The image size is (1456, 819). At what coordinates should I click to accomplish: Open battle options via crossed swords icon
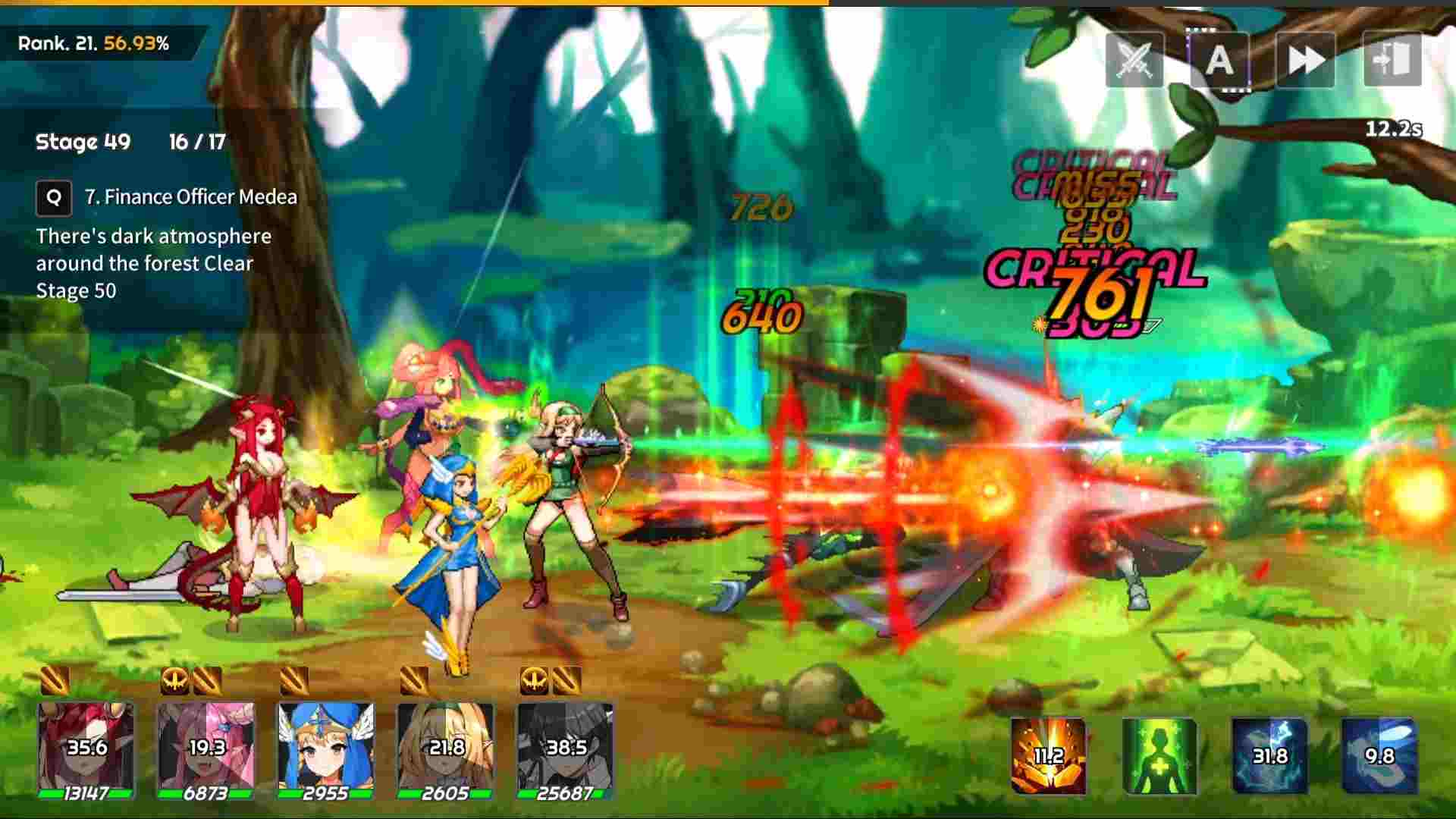click(x=1134, y=62)
